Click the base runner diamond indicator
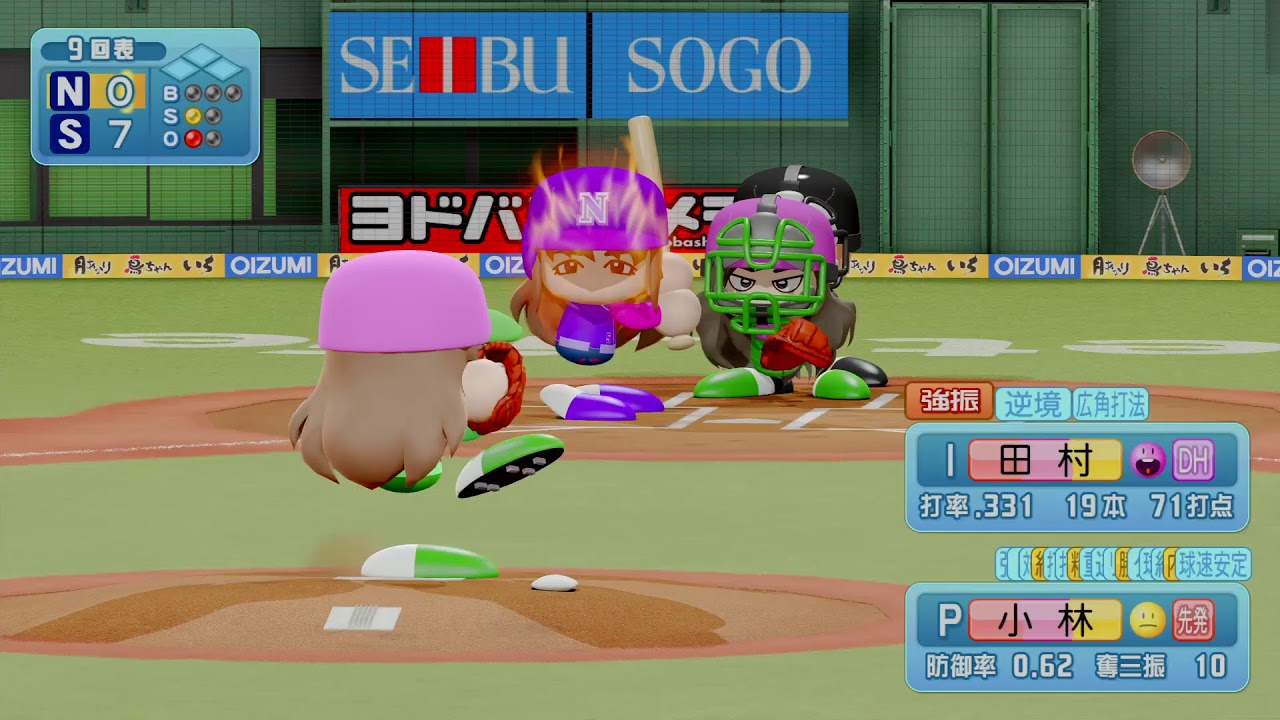Viewport: 1280px width, 720px height. (202, 64)
